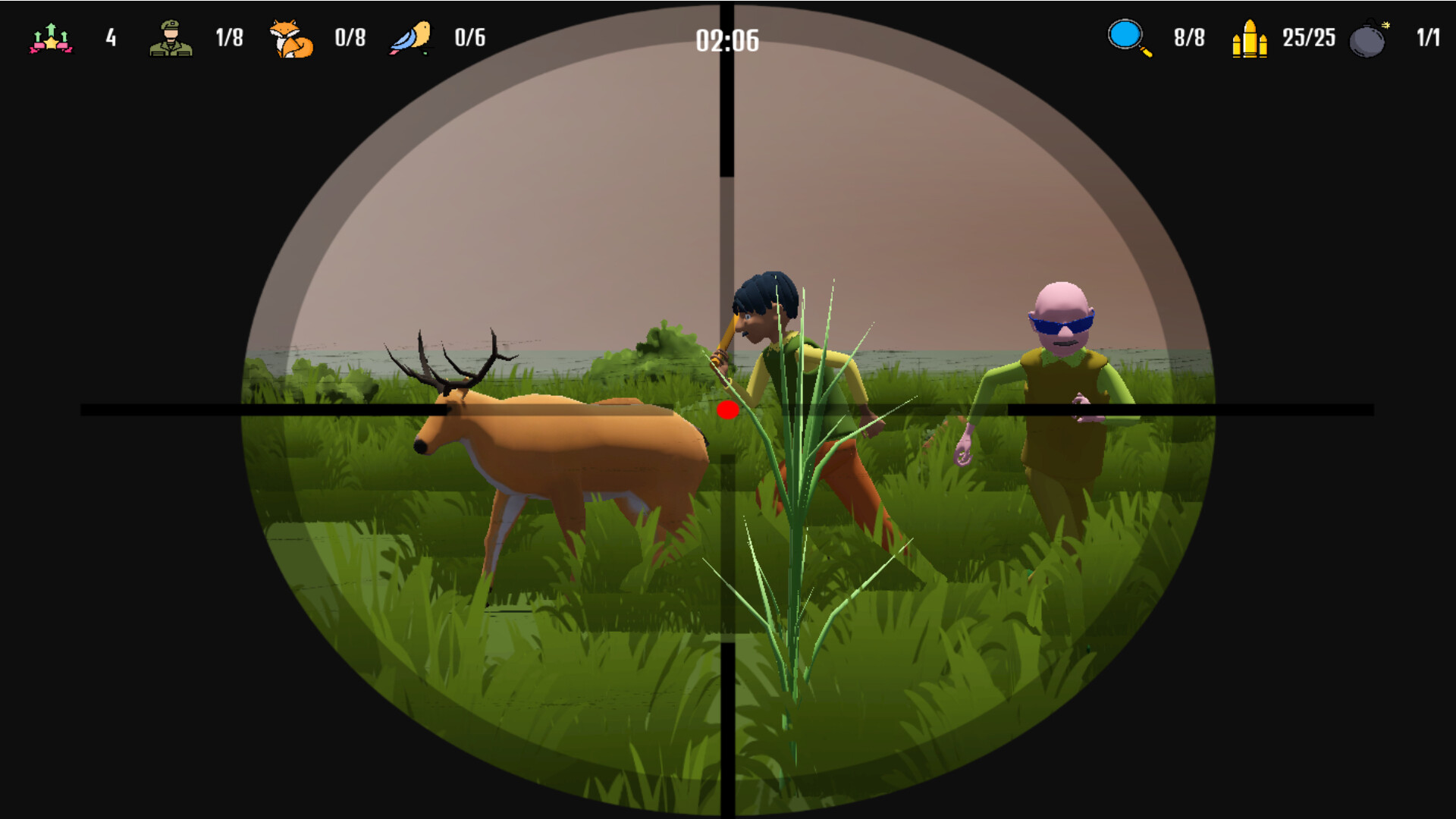
Task: Click the bird tally 0/6 text
Action: coord(468,36)
